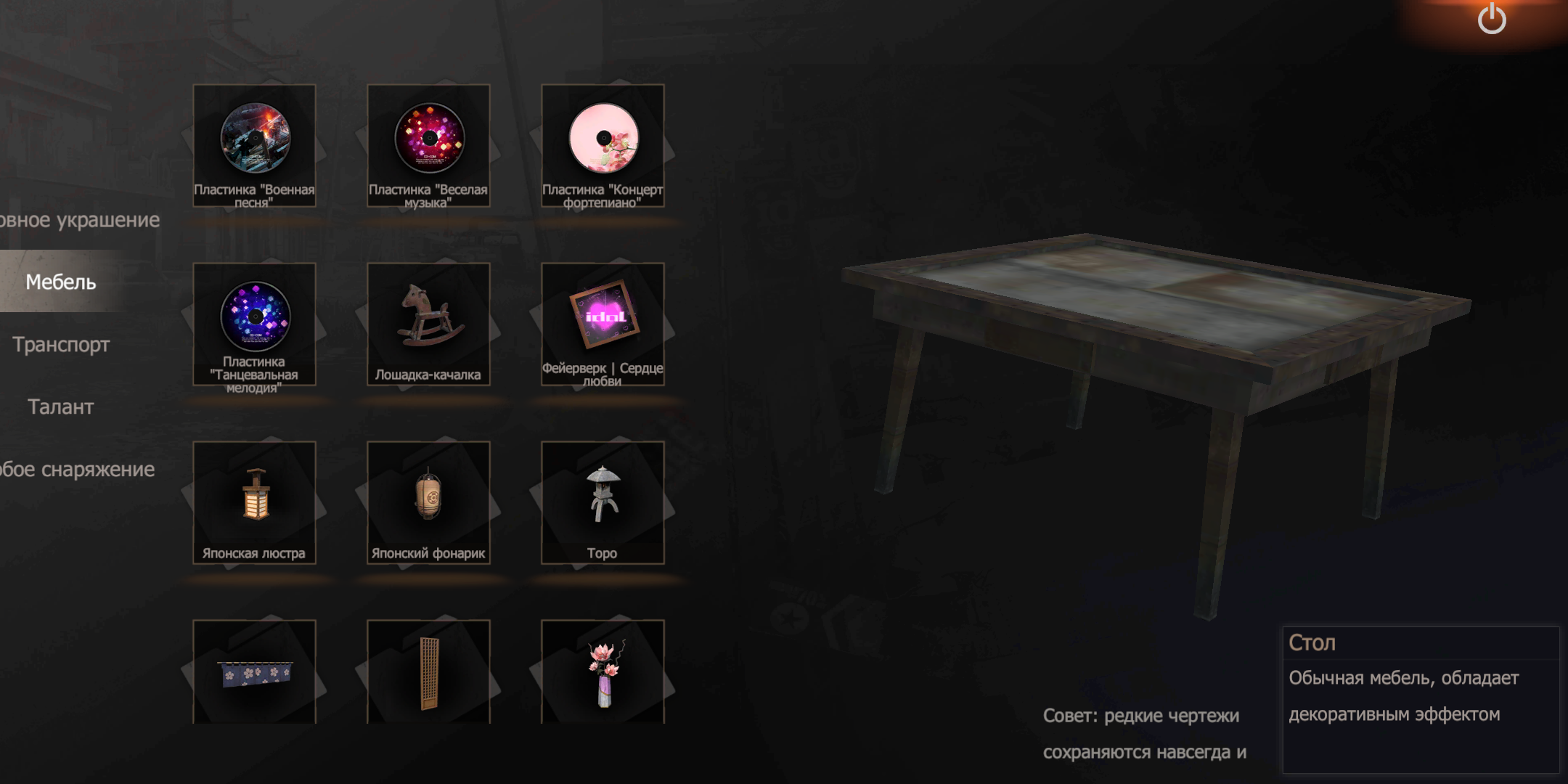
Task: Open the Лошадка-качалка rocking horse item
Action: [428, 324]
